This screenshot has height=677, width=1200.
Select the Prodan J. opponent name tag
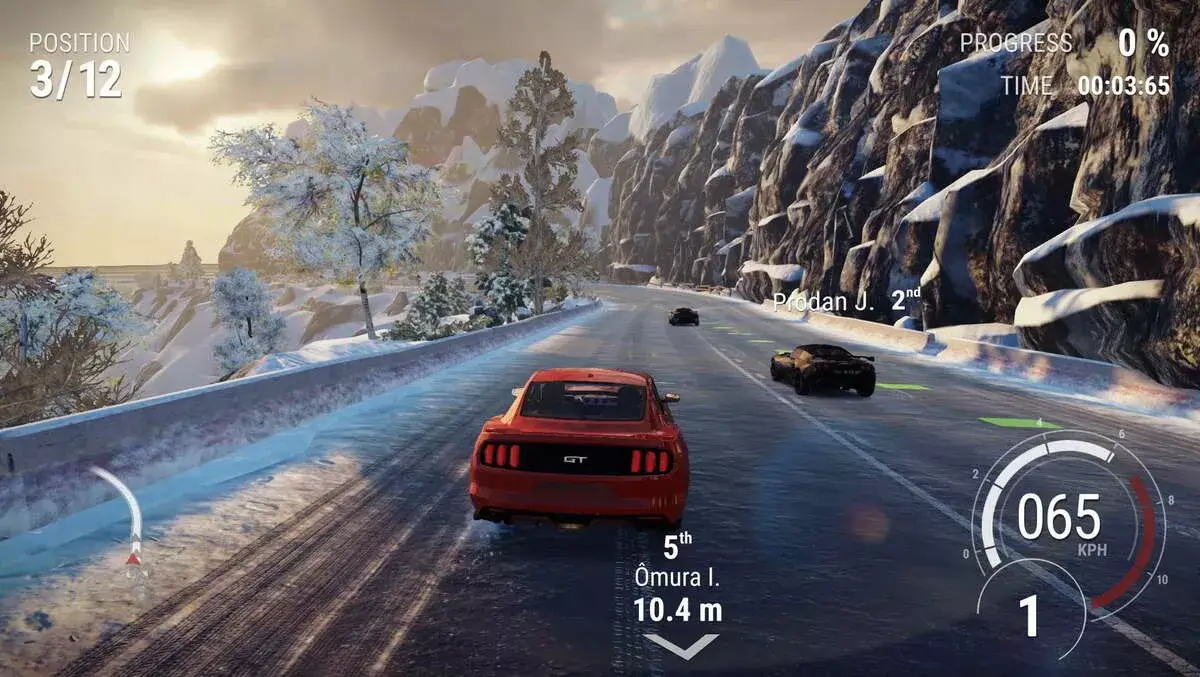(846, 301)
